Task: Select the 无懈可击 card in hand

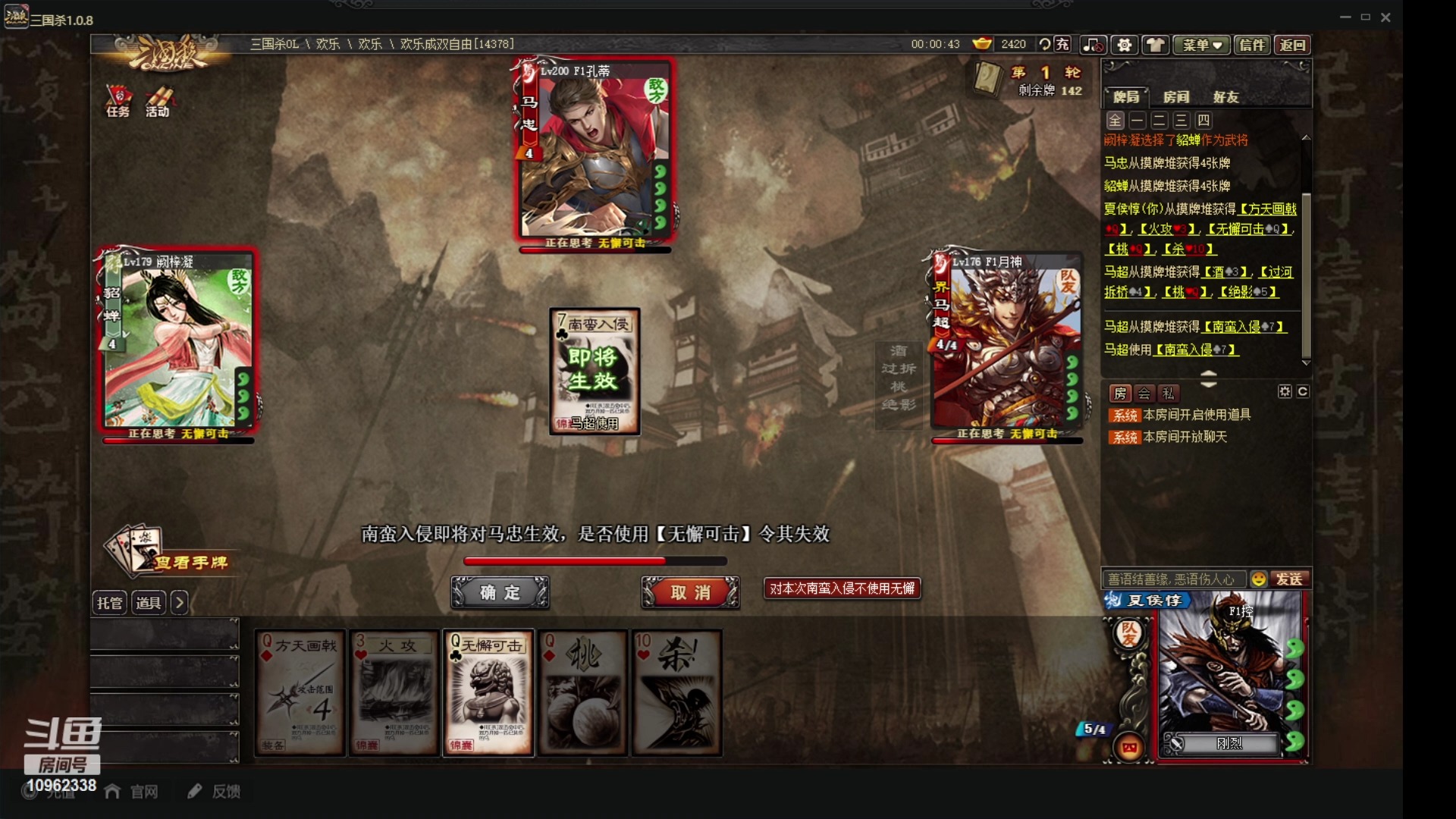Action: pos(488,690)
